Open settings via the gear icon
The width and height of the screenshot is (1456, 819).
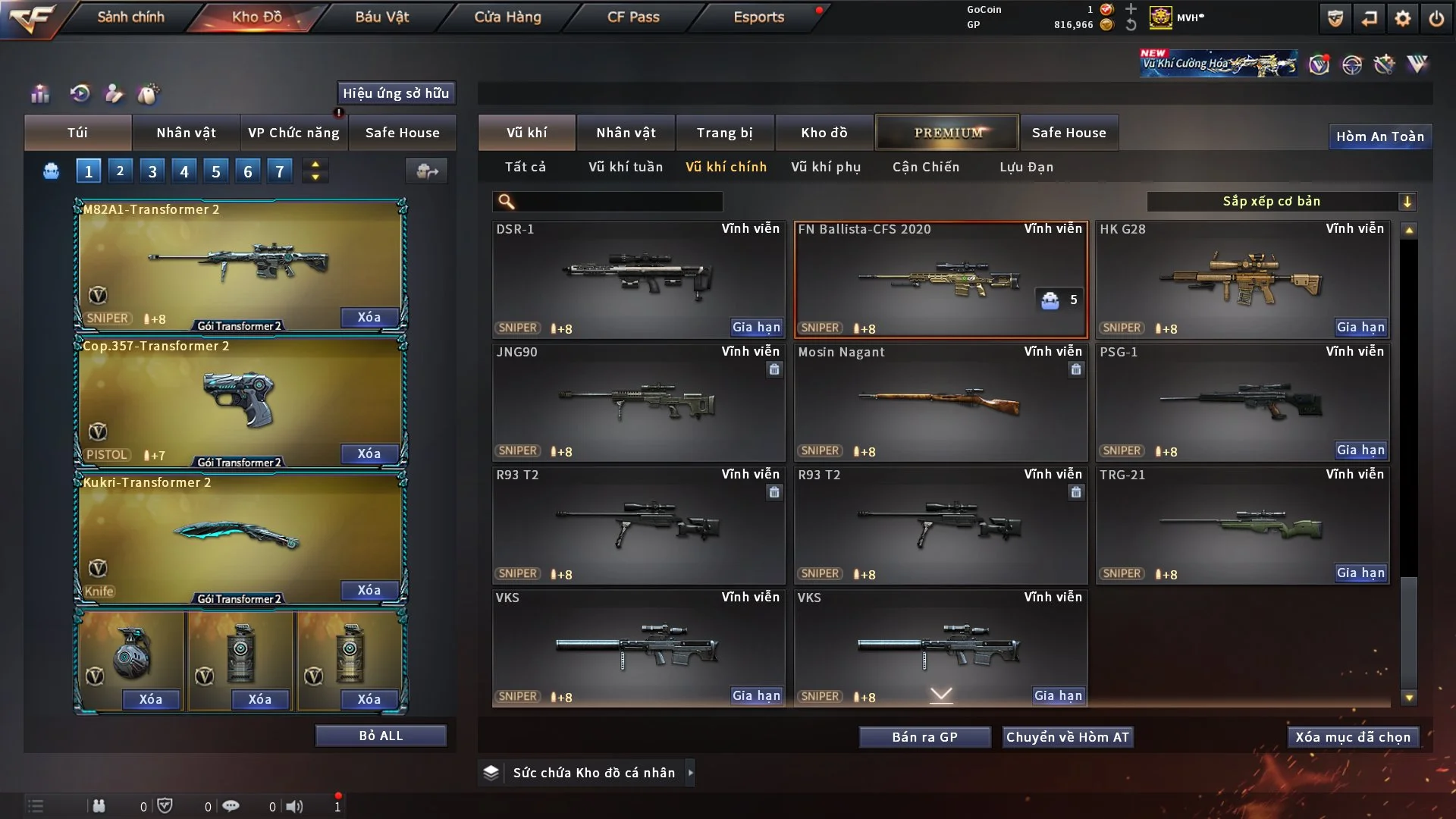click(1403, 18)
